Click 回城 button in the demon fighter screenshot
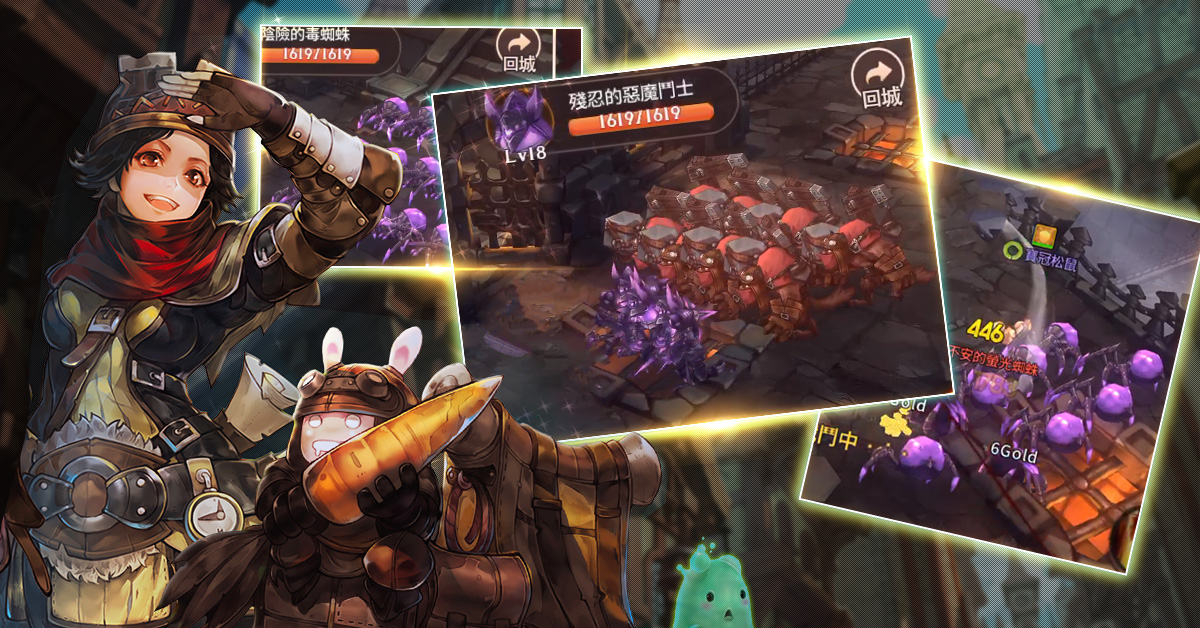Viewport: 1200px width, 628px height. (881, 81)
